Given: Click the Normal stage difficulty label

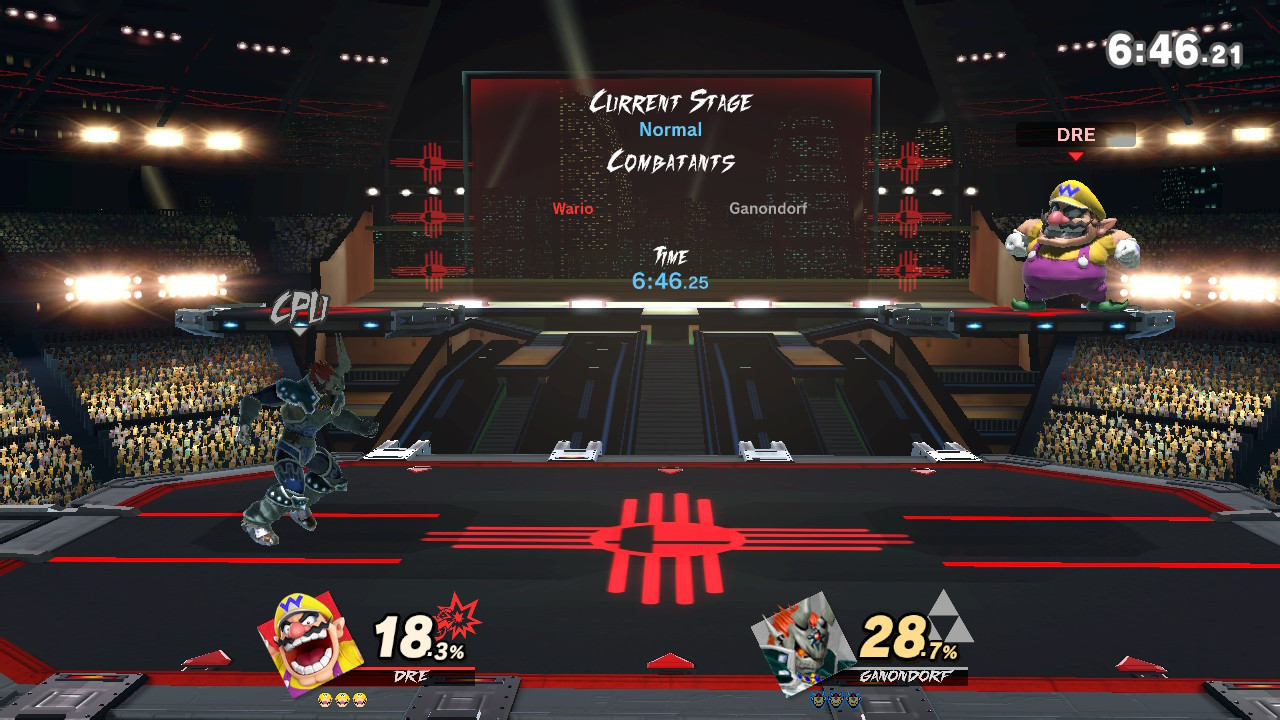Looking at the screenshot, I should click(670, 130).
